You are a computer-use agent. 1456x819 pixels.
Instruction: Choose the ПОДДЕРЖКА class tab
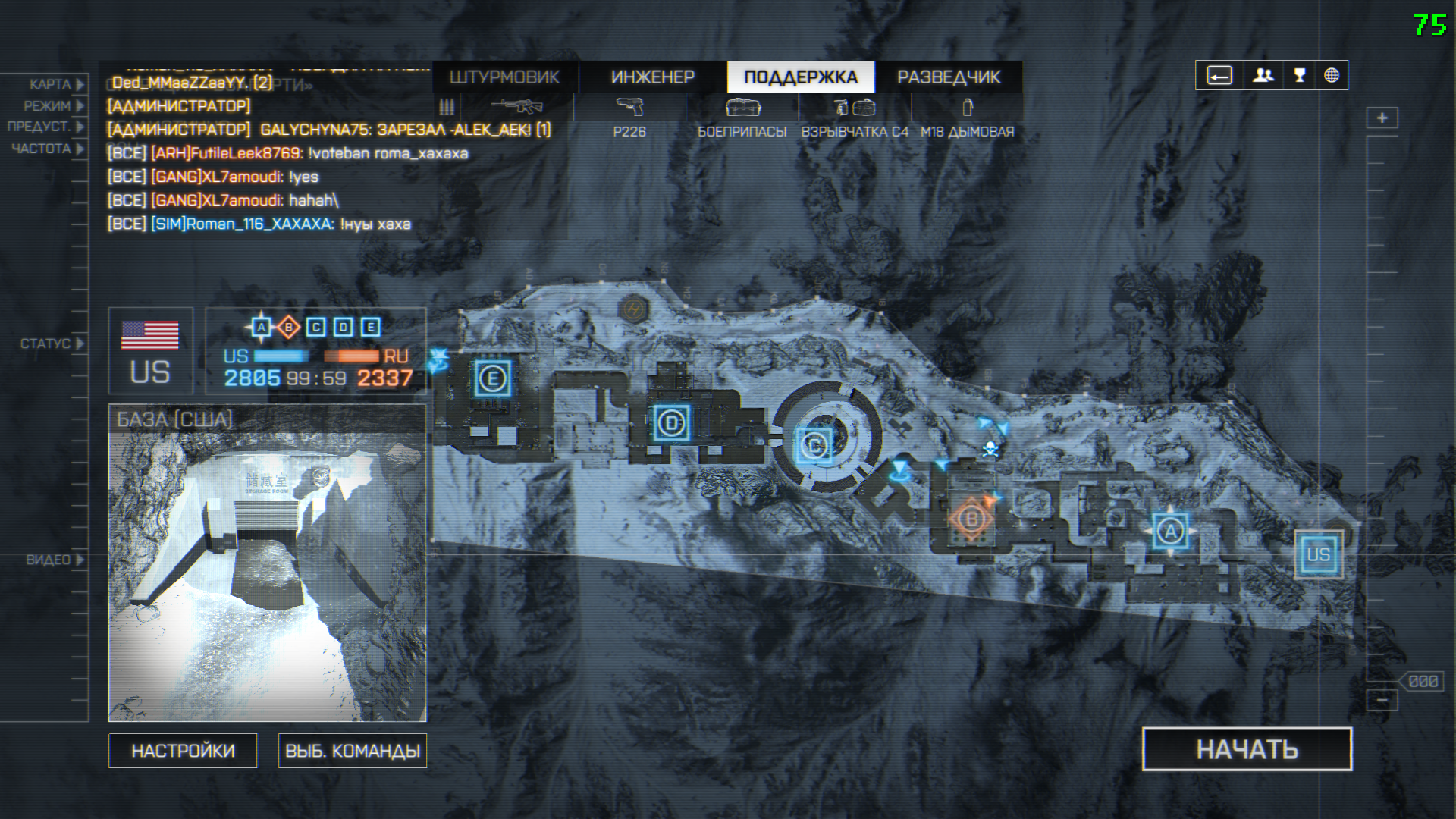(800, 77)
